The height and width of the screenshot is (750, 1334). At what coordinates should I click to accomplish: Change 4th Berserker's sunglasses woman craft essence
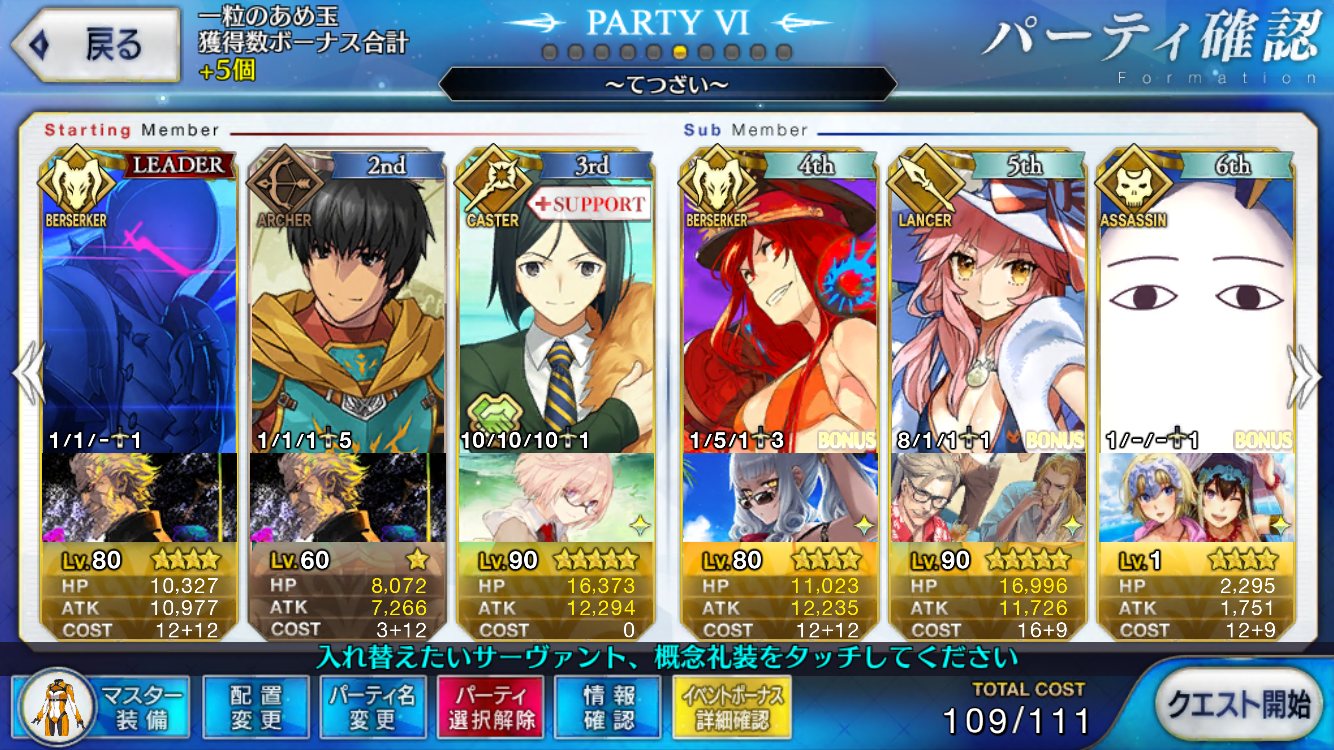click(x=780, y=497)
